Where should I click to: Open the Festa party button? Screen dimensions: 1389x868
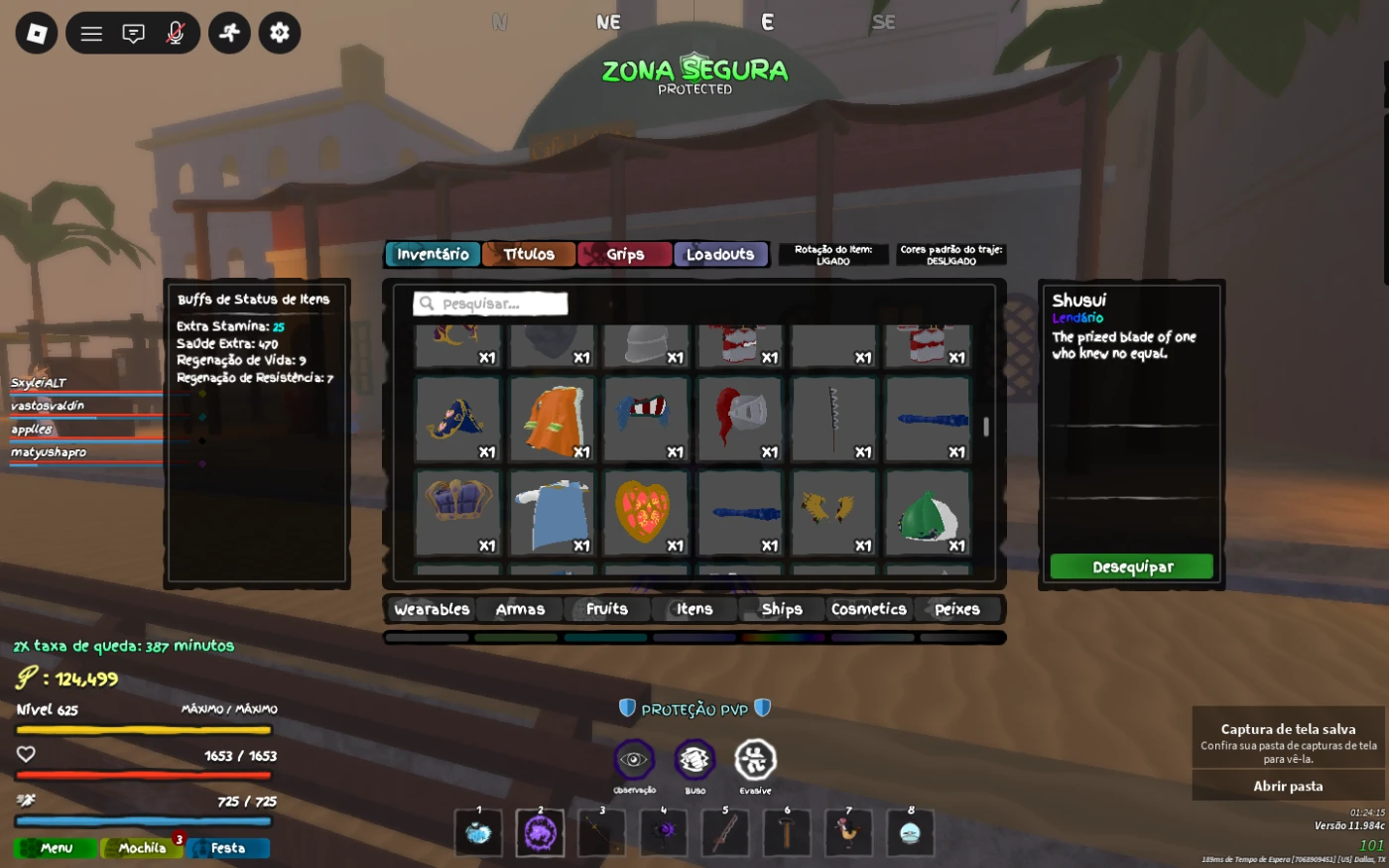pyautogui.click(x=228, y=848)
